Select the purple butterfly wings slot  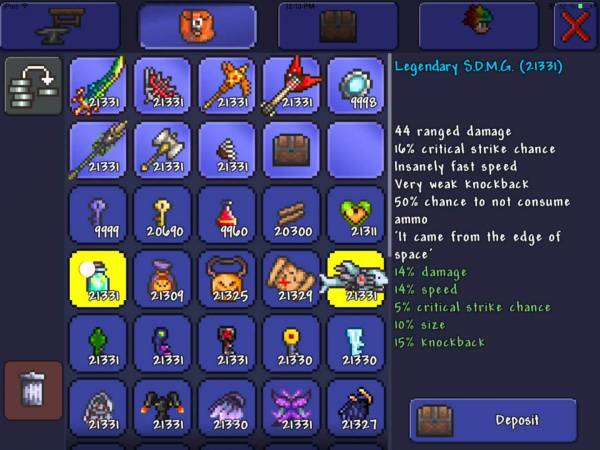click(291, 407)
